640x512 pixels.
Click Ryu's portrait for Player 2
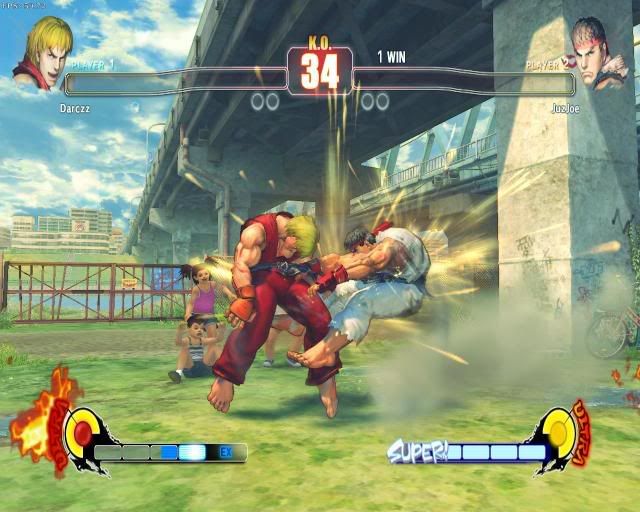tap(599, 52)
